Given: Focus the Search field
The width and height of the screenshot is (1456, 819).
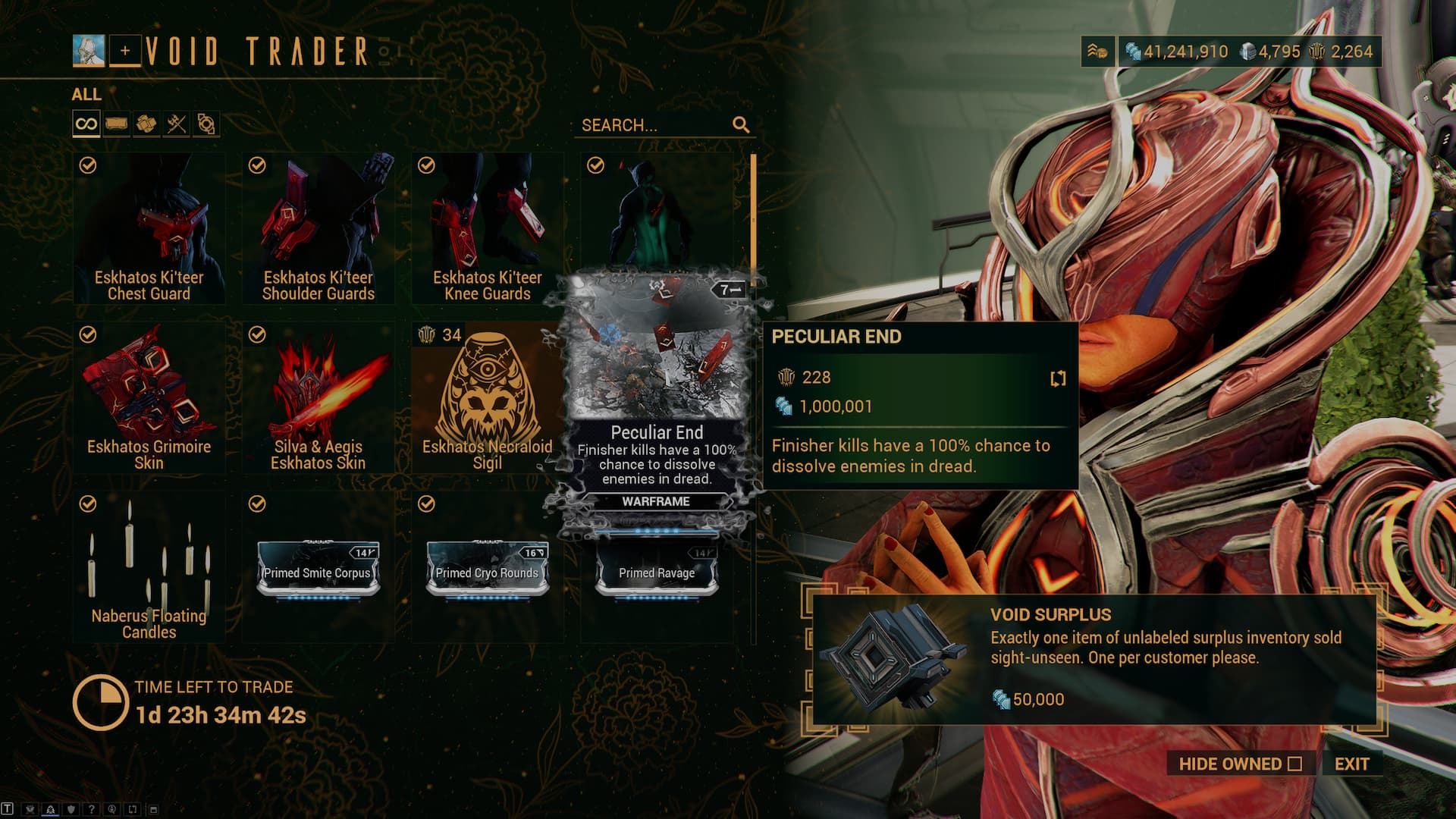Looking at the screenshot, I should tap(654, 125).
